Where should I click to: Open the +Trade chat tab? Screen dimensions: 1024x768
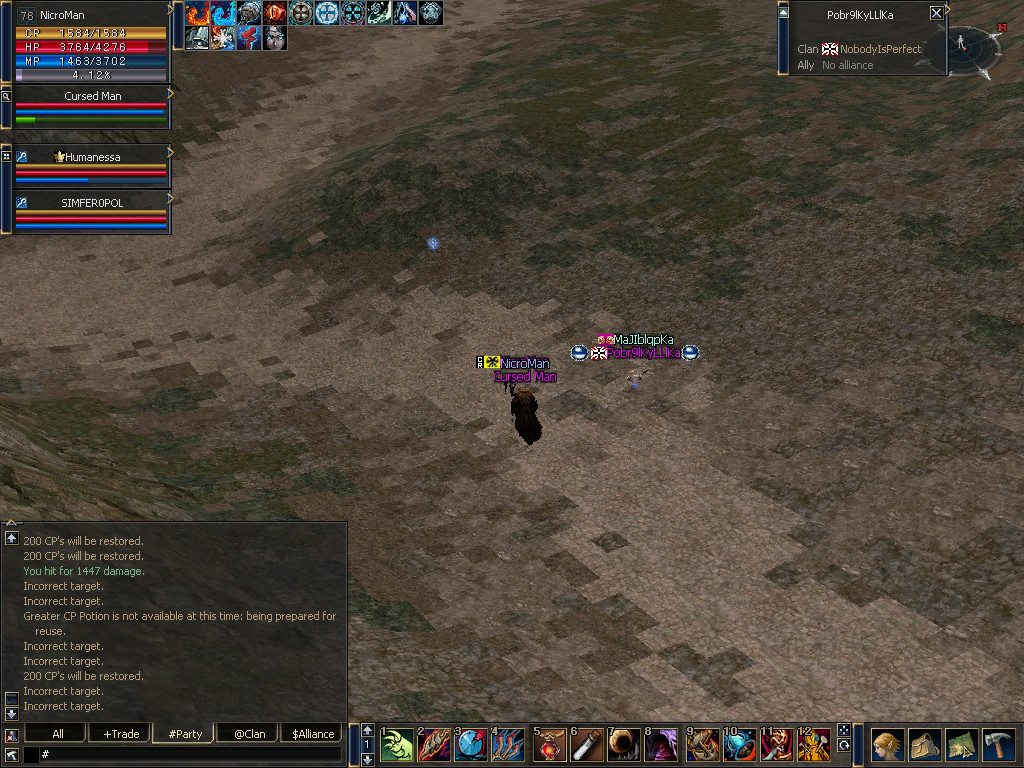tap(120, 733)
